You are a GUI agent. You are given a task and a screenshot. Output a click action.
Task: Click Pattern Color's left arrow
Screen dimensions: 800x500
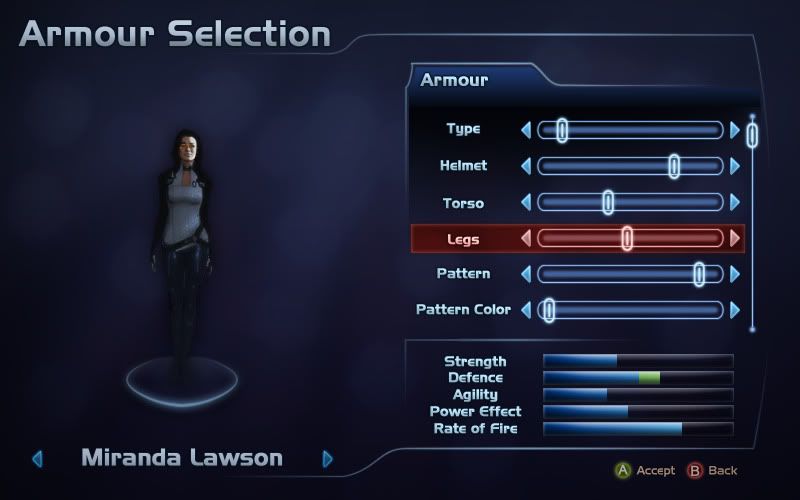[526, 310]
